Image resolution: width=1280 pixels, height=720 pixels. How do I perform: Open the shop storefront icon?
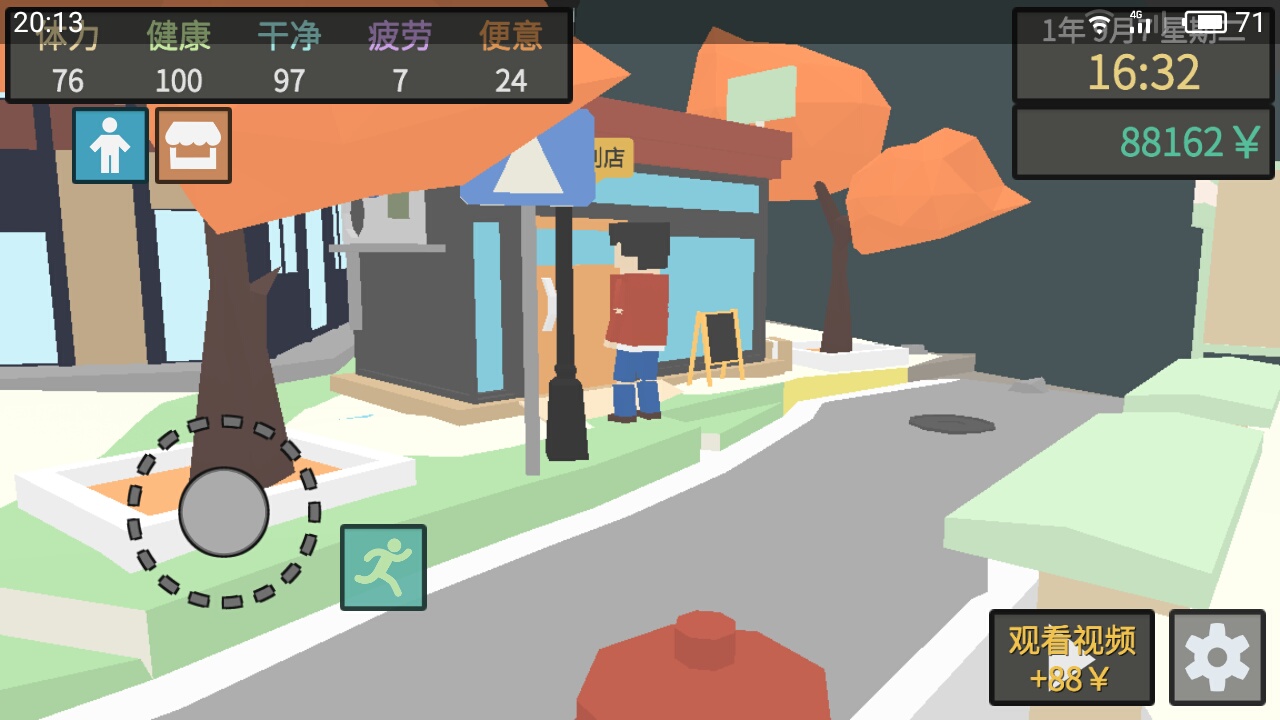point(193,146)
